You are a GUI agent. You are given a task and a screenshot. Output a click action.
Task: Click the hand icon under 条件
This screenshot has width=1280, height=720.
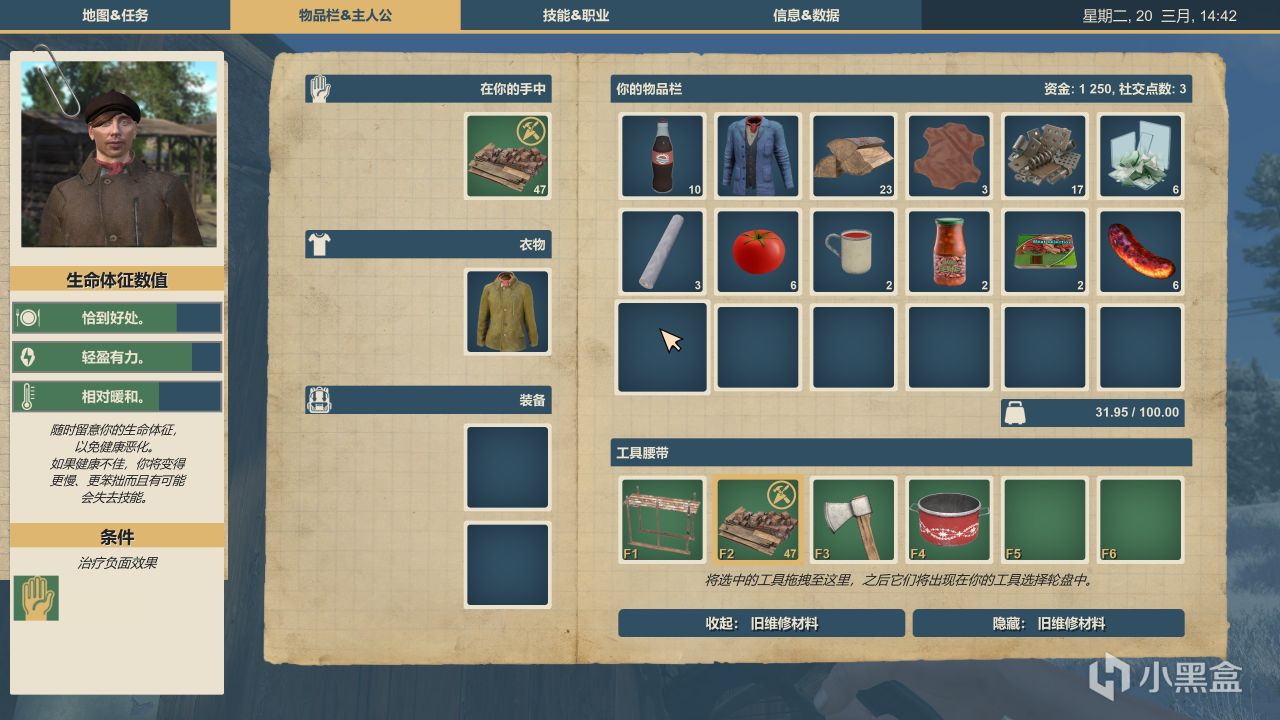[35, 598]
